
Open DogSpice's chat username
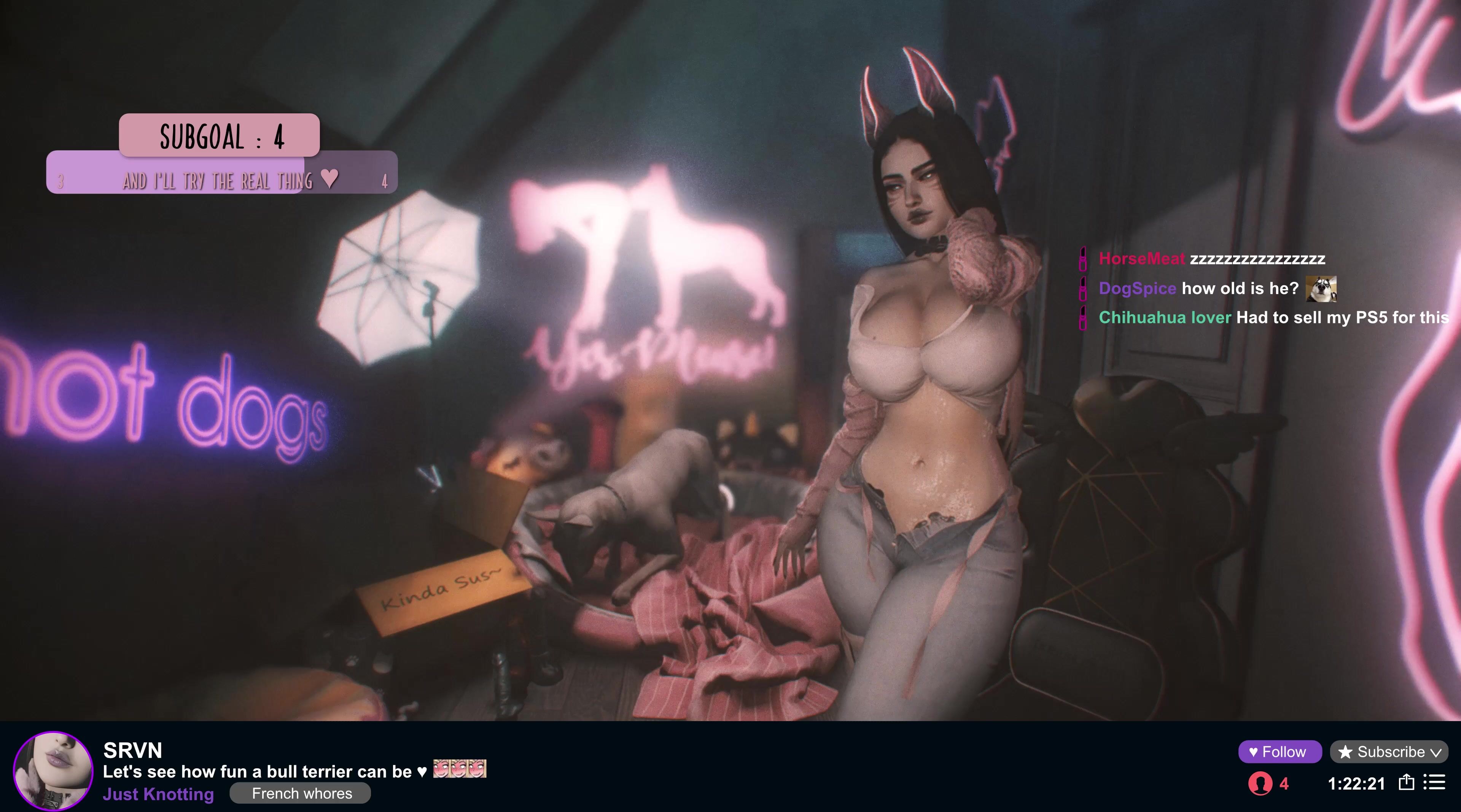click(1137, 288)
